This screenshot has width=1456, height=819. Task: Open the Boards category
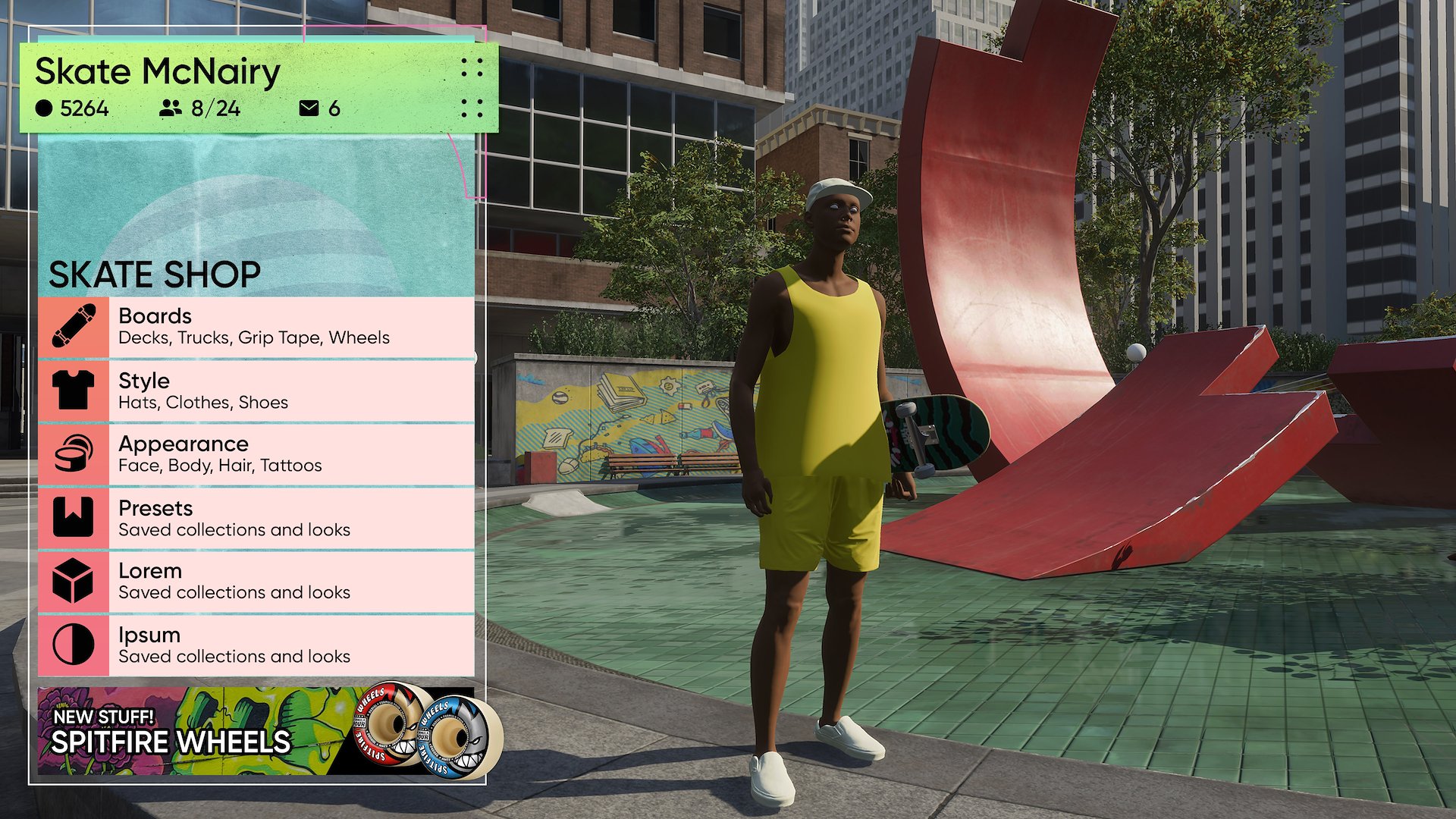(x=256, y=327)
